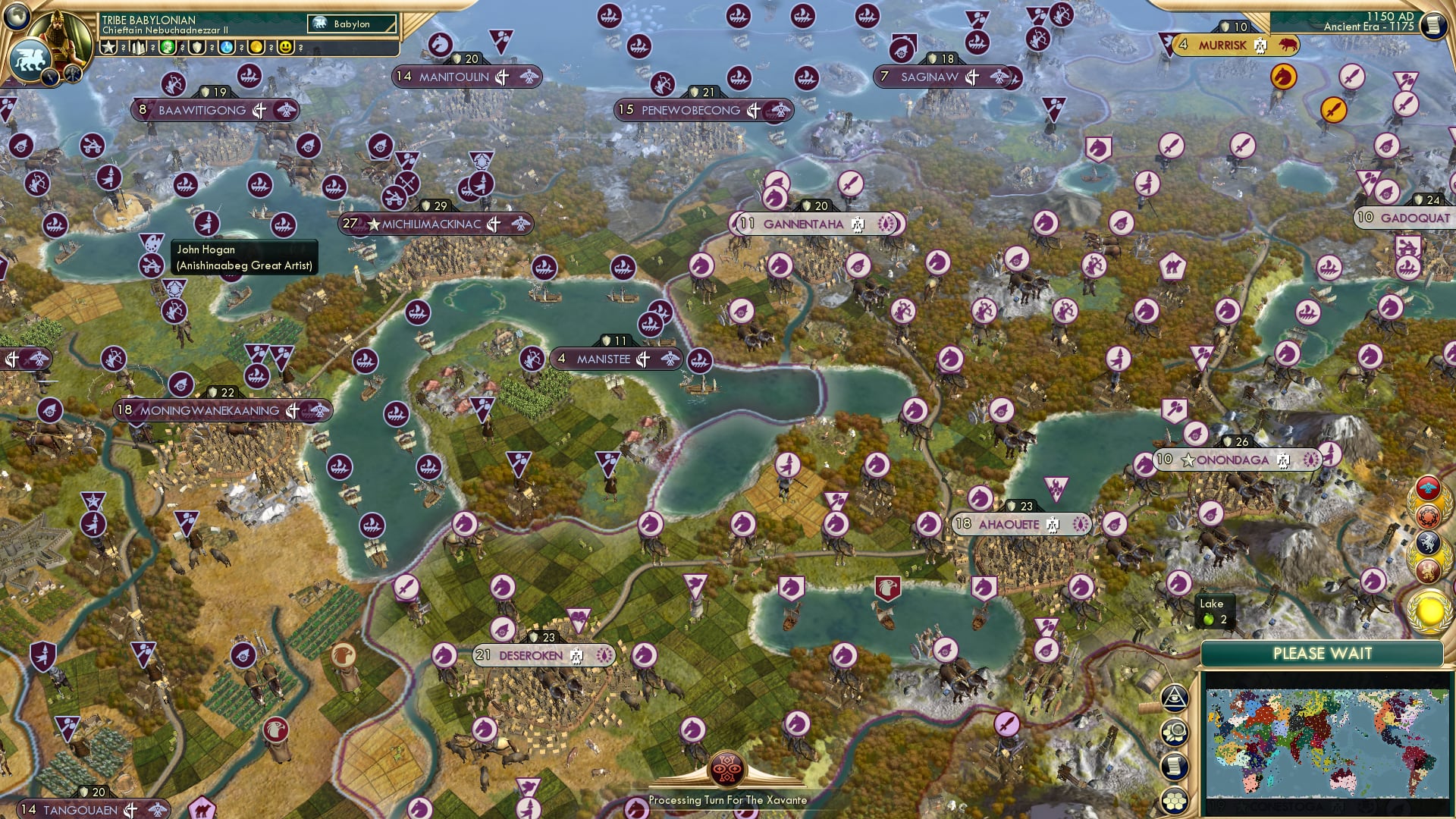The height and width of the screenshot is (819, 1456).
Task: Open the yellow sun notification
Action: pyautogui.click(x=1429, y=610)
